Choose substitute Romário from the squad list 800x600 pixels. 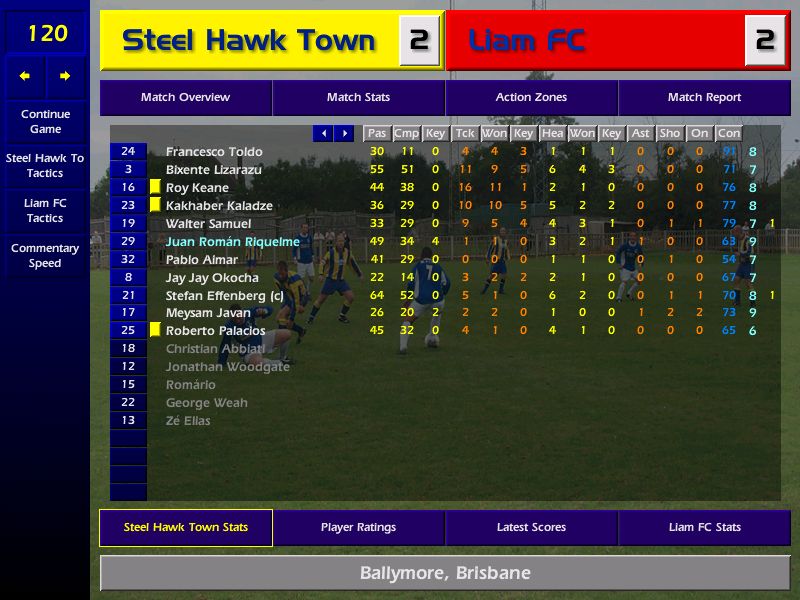pyautogui.click(x=190, y=385)
